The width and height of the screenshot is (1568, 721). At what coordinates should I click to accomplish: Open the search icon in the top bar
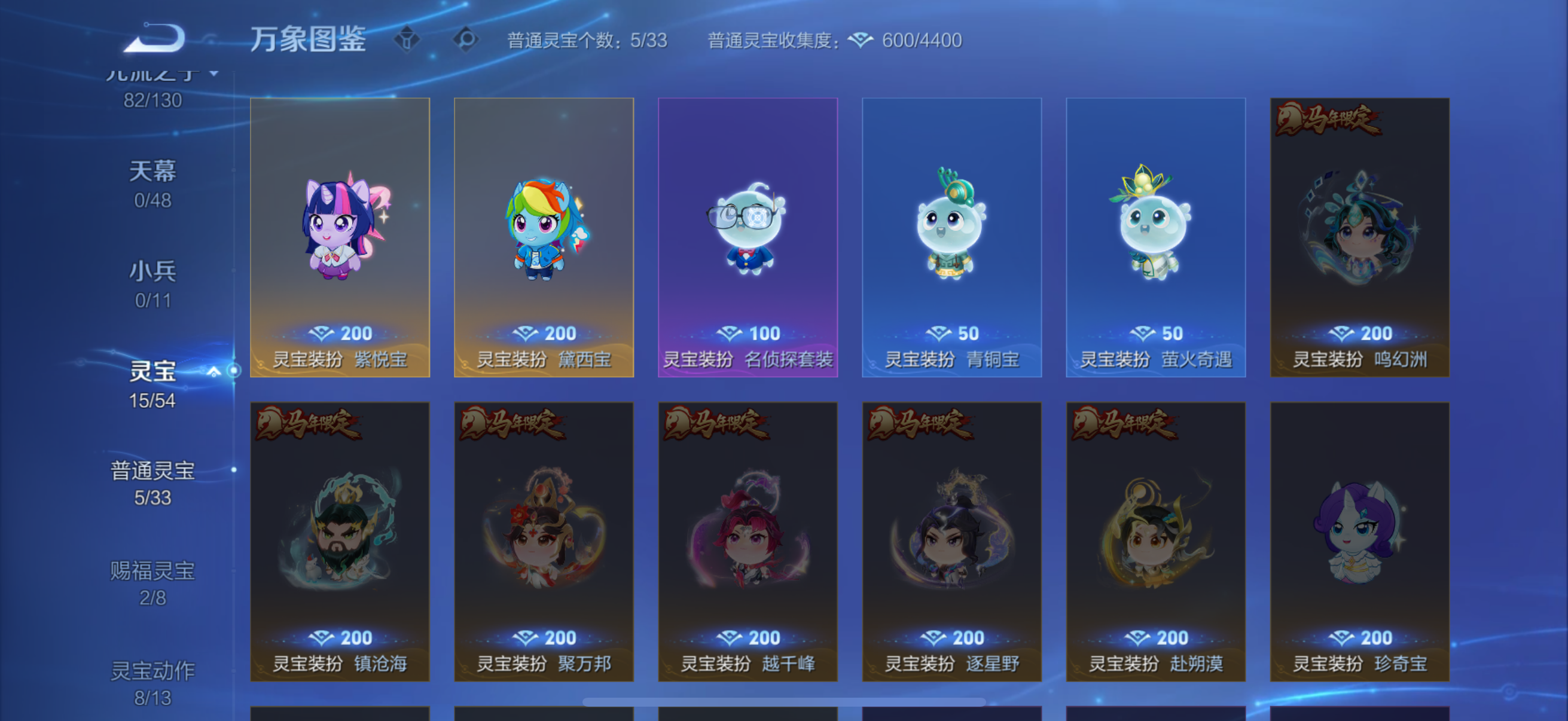point(466,39)
